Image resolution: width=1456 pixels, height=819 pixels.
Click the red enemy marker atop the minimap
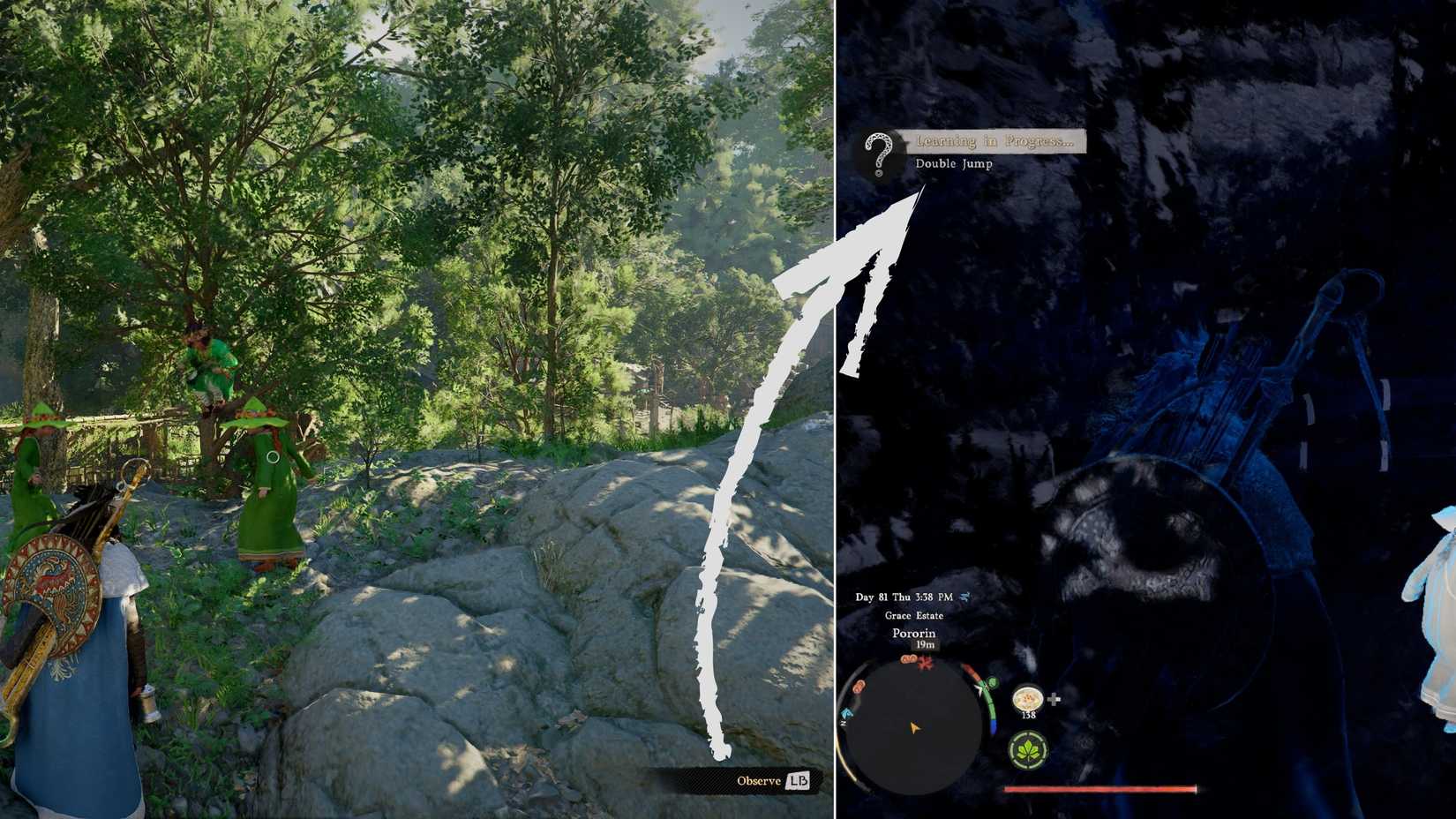click(924, 664)
